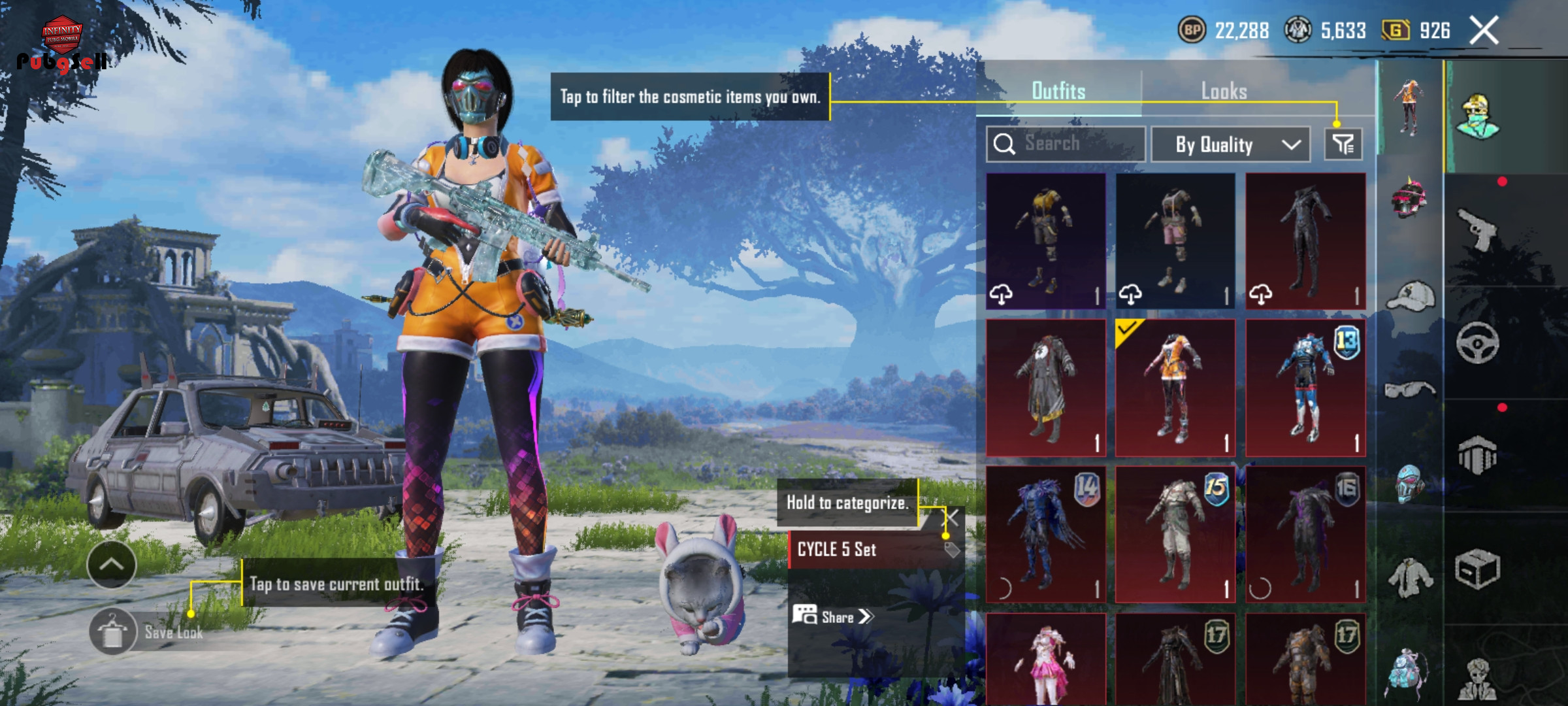Open the steering wheel vehicle category

pos(1477,343)
